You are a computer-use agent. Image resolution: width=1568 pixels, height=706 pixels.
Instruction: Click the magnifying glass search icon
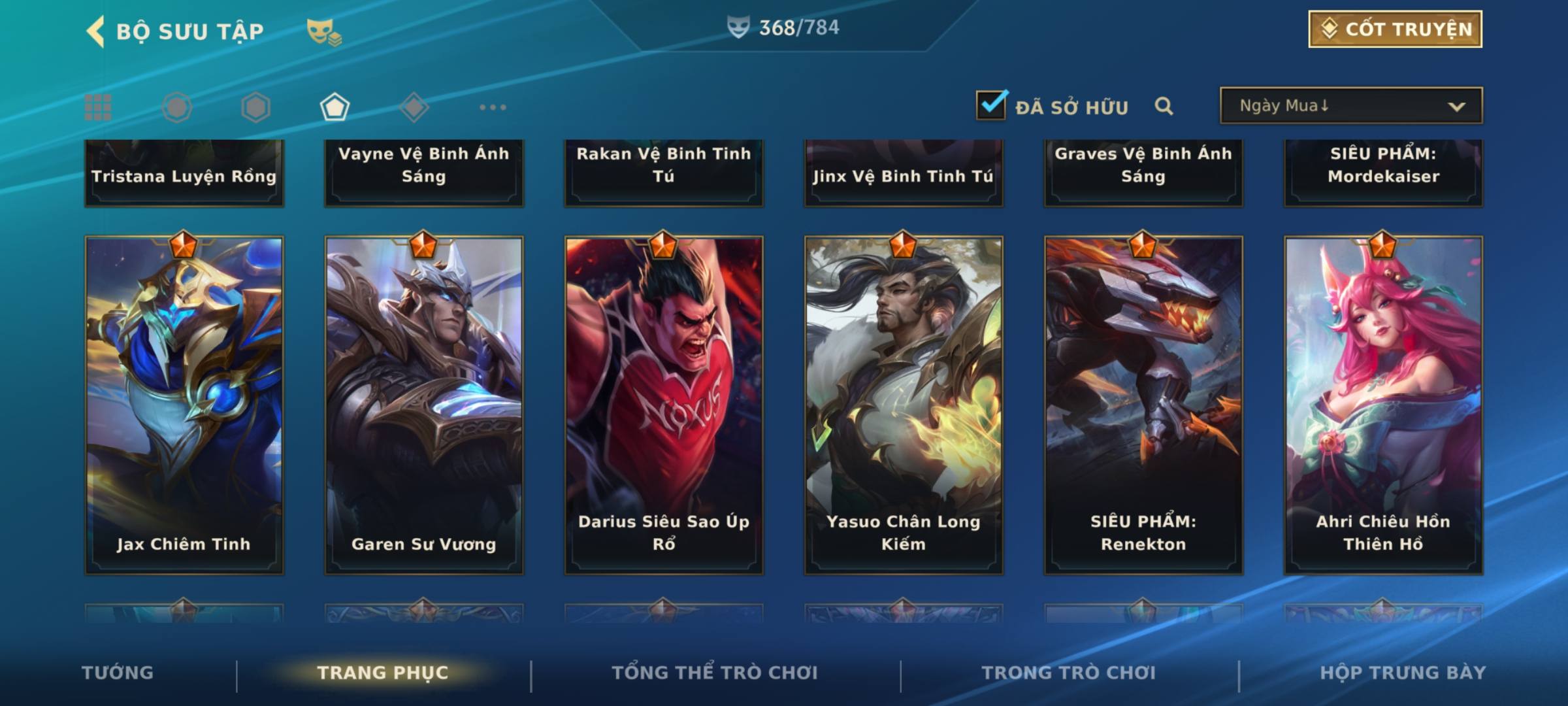pos(1164,106)
